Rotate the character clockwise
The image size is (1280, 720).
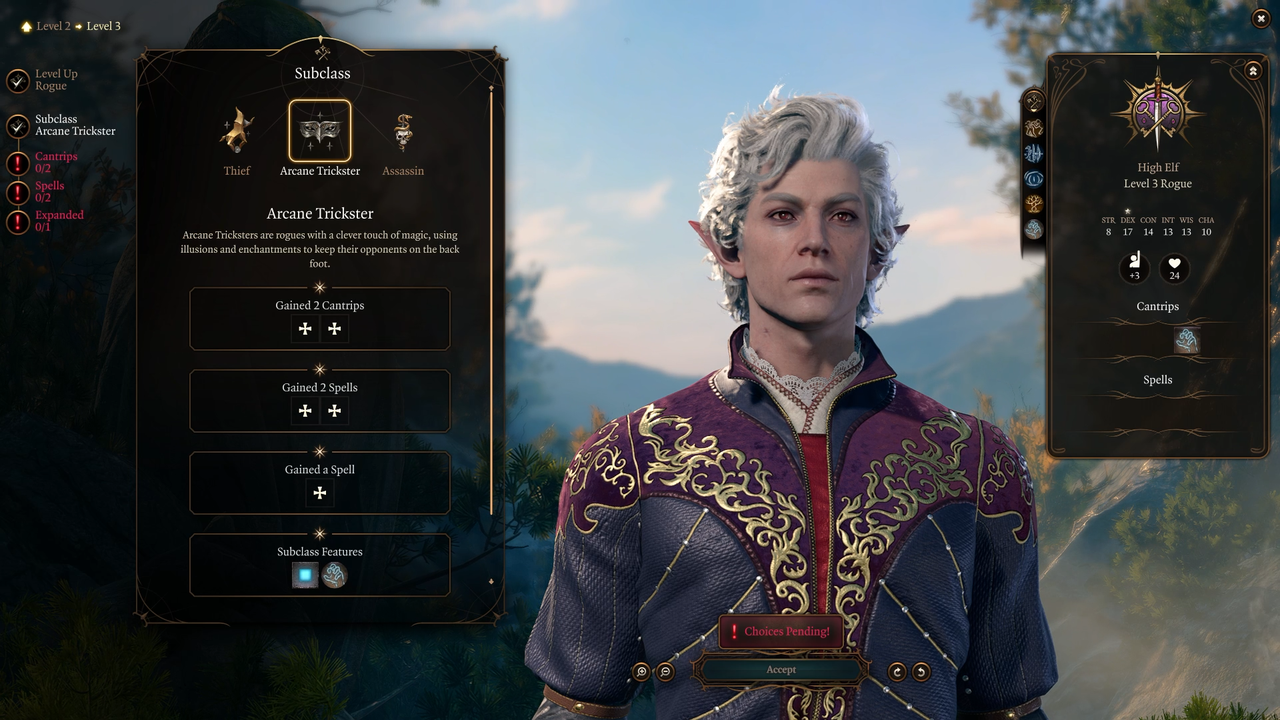[897, 672]
